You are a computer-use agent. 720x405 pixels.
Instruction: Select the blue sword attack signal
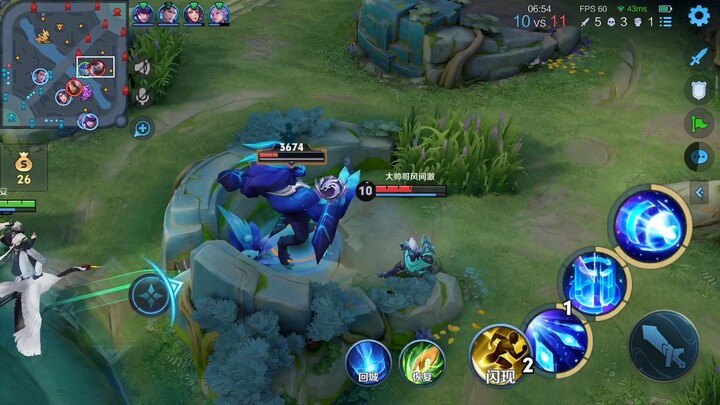click(697, 56)
